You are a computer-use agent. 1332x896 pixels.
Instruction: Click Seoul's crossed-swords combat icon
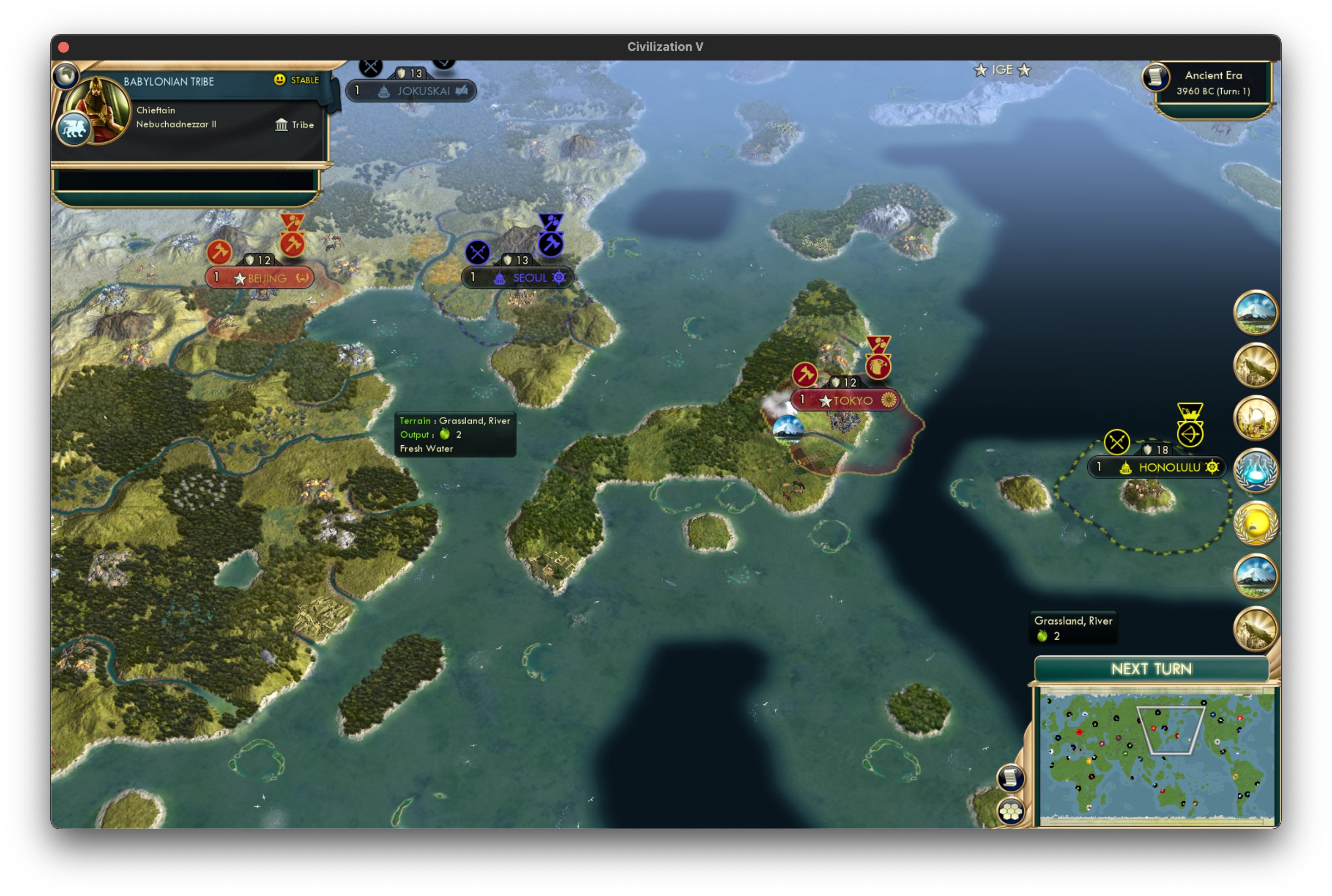[x=477, y=251]
